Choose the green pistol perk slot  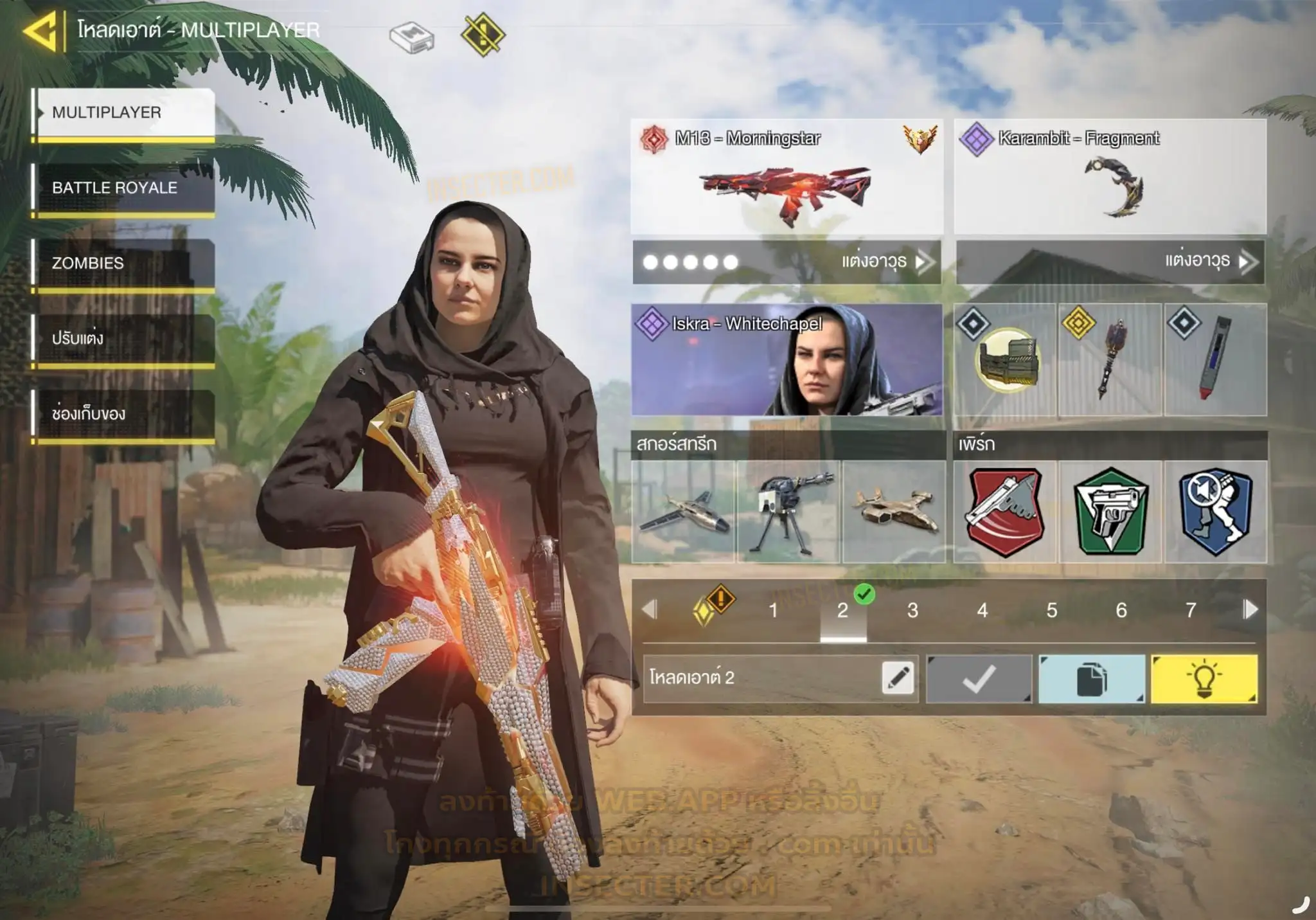pyautogui.click(x=1110, y=512)
